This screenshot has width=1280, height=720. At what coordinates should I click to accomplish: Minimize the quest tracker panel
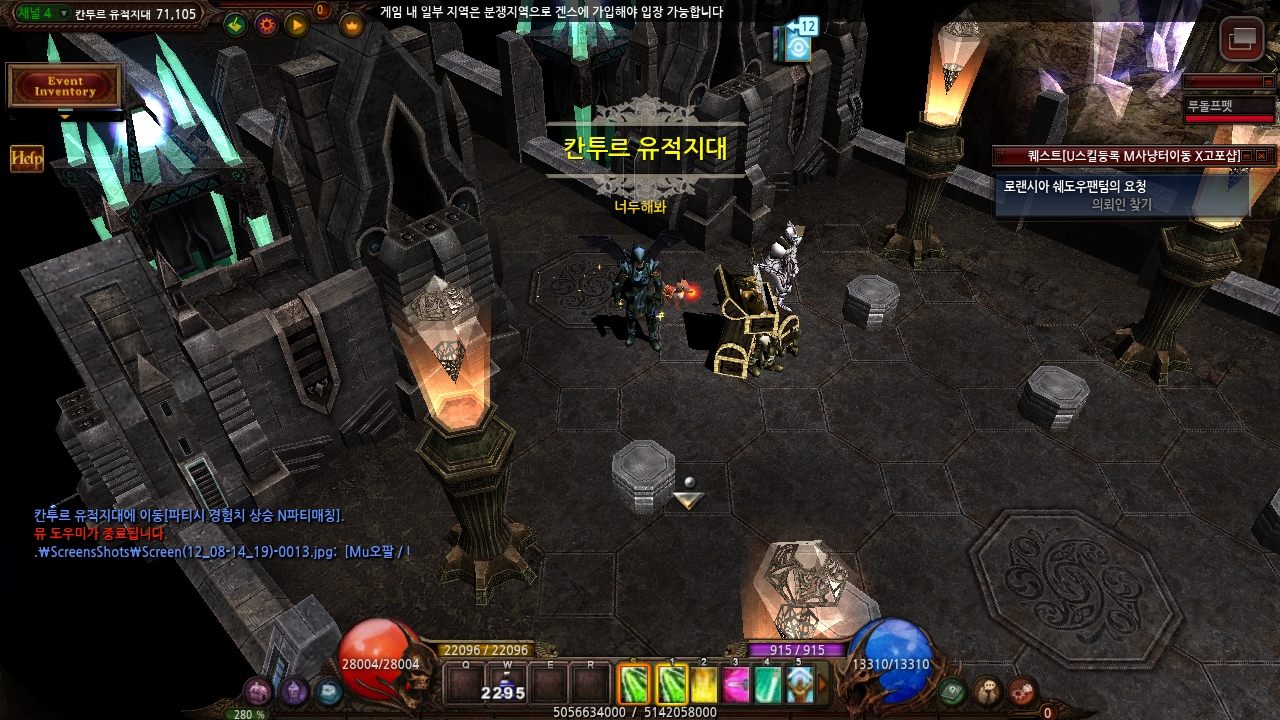(1247, 156)
